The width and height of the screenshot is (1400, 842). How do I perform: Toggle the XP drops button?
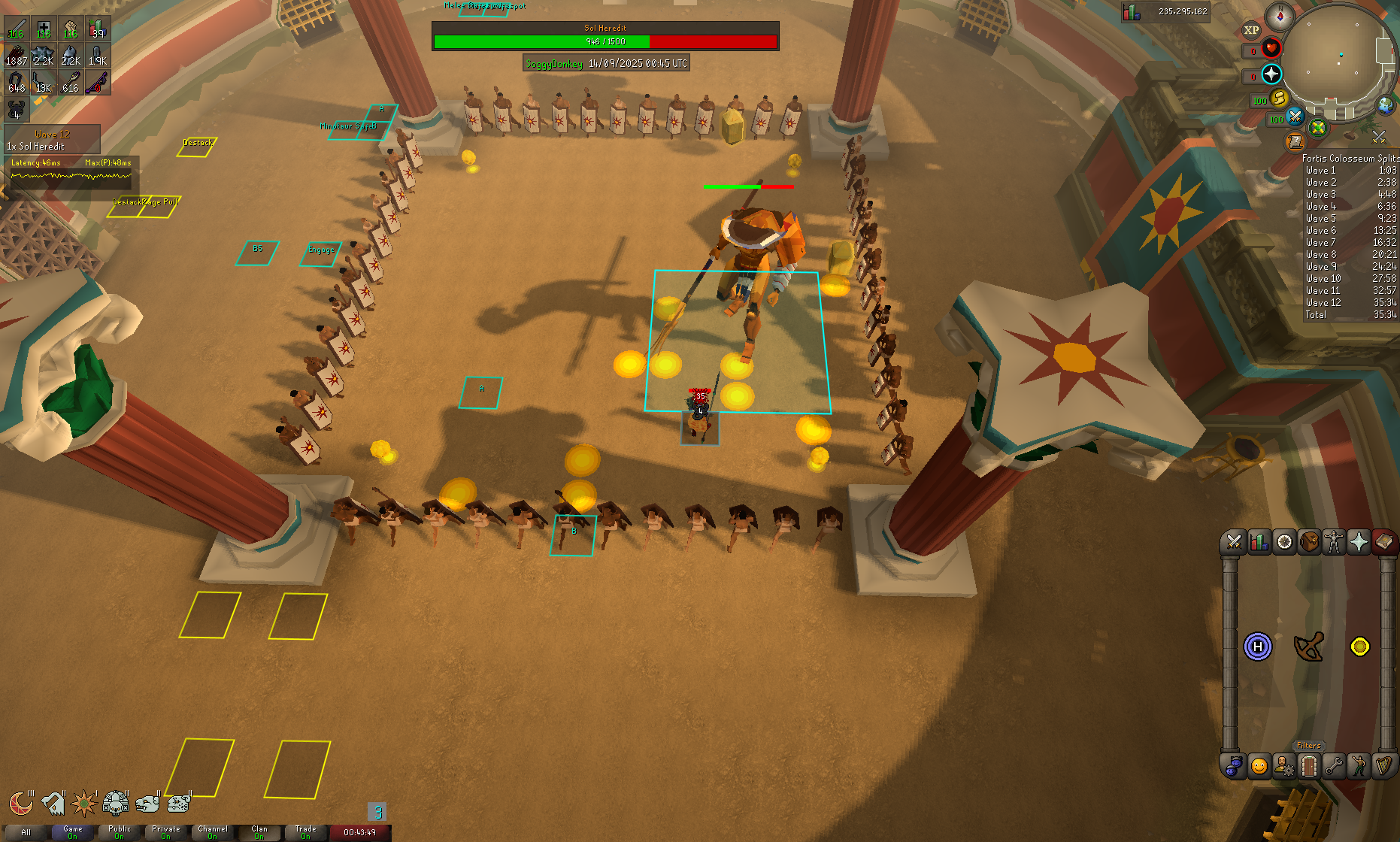coord(1251,30)
